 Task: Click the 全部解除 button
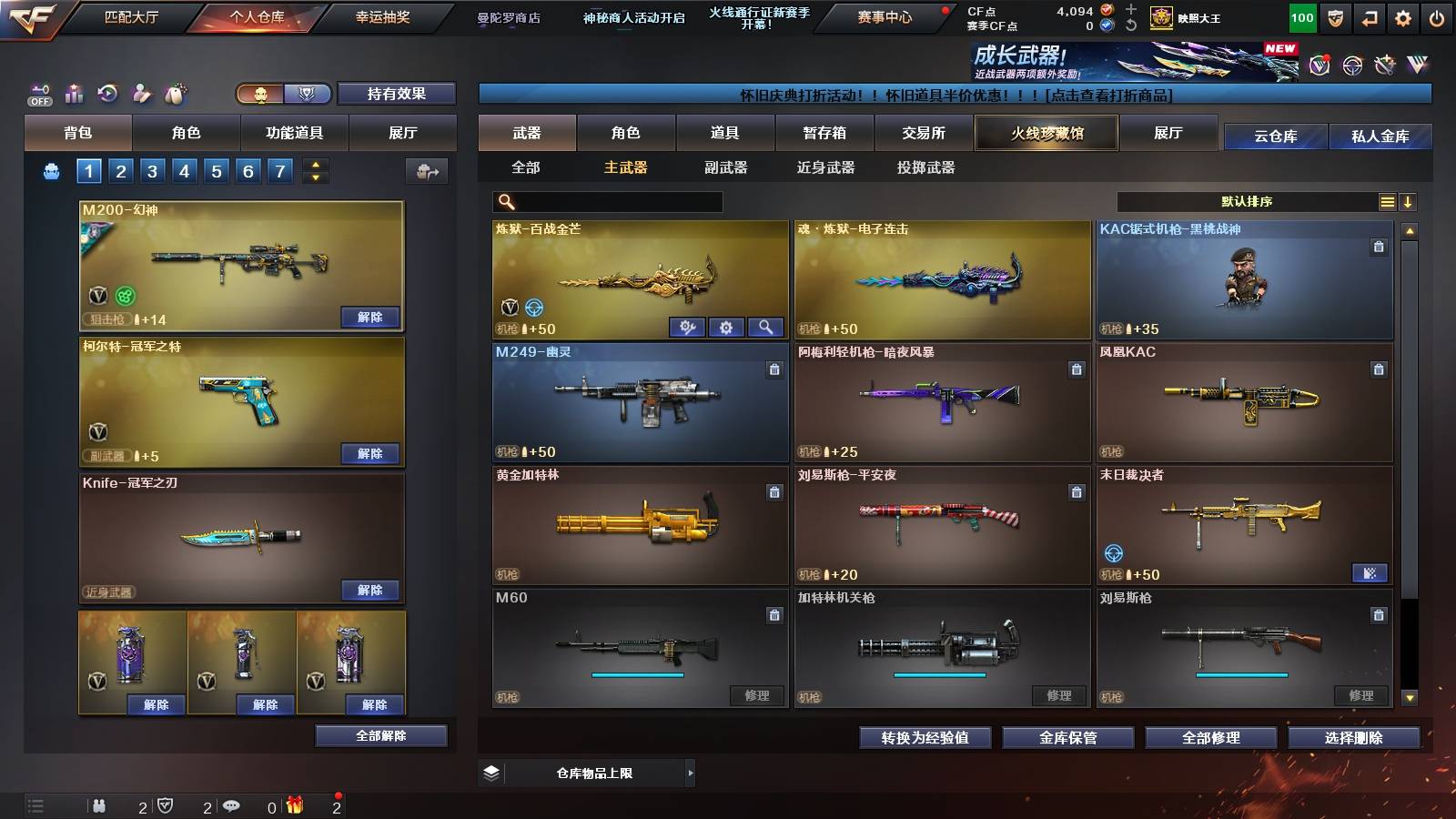380,735
